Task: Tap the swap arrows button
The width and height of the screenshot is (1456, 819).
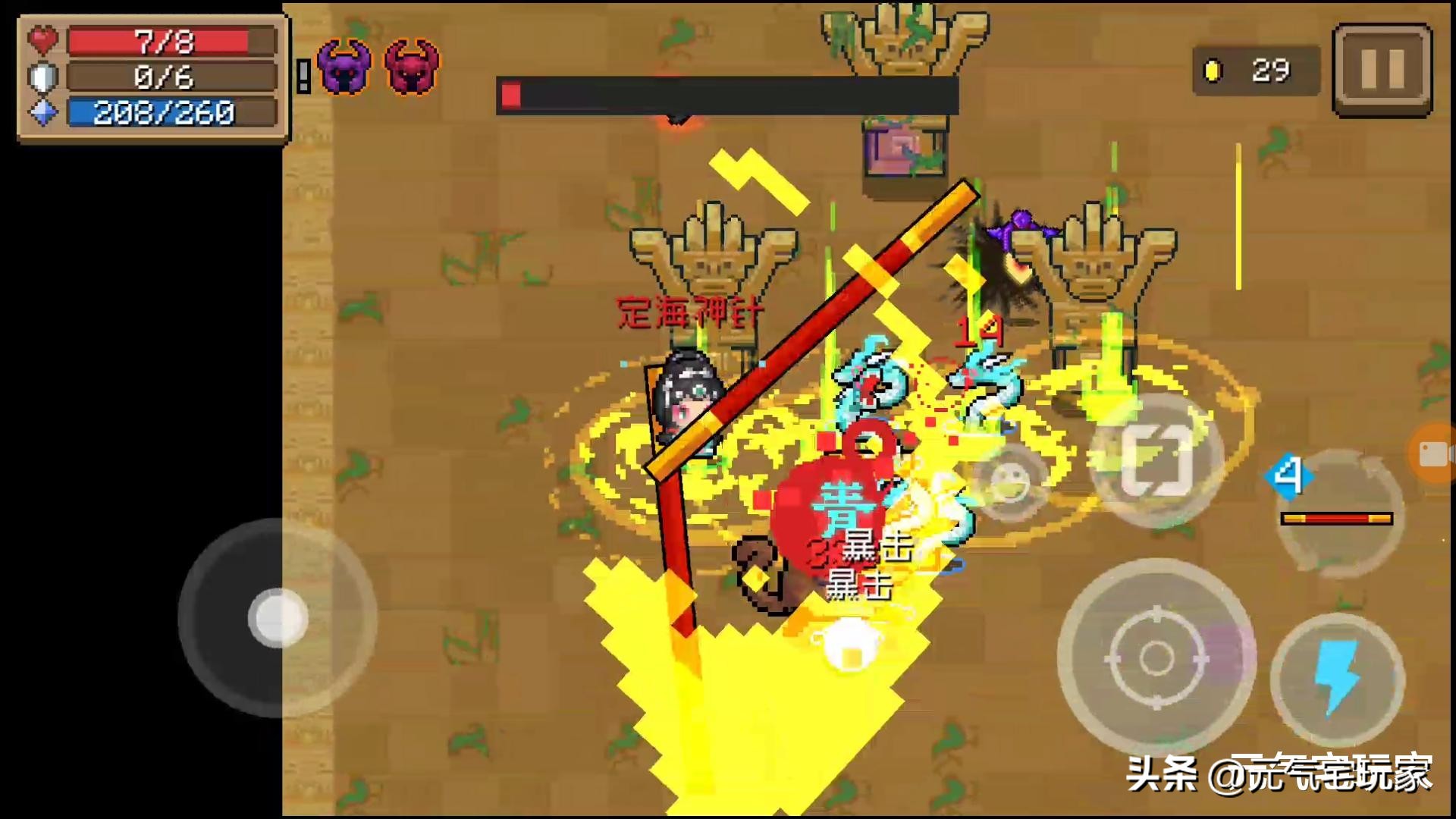Action: (1156, 460)
